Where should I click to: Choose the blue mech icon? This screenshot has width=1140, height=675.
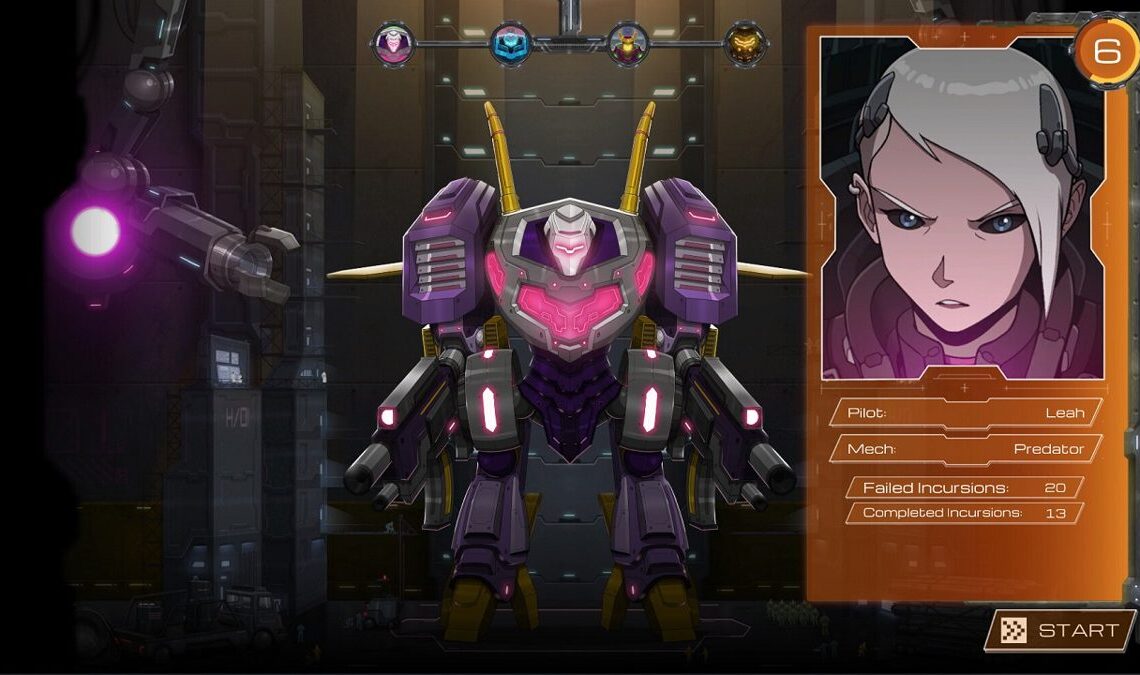tap(510, 44)
